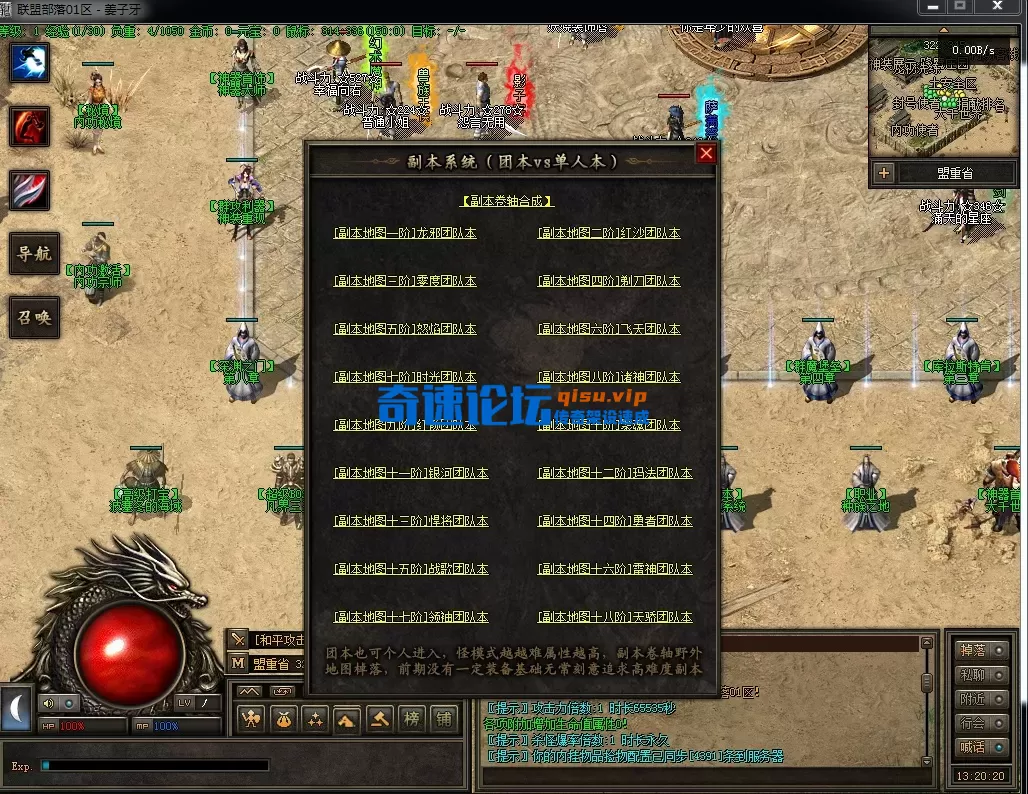Select the 一阶 龙邪团队本 dungeon

point(405,233)
